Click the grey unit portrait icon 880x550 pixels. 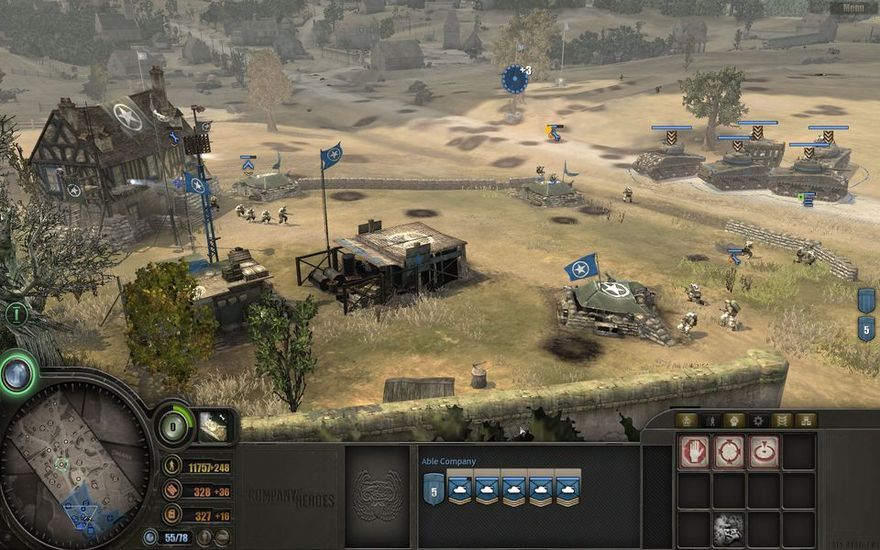729,529
